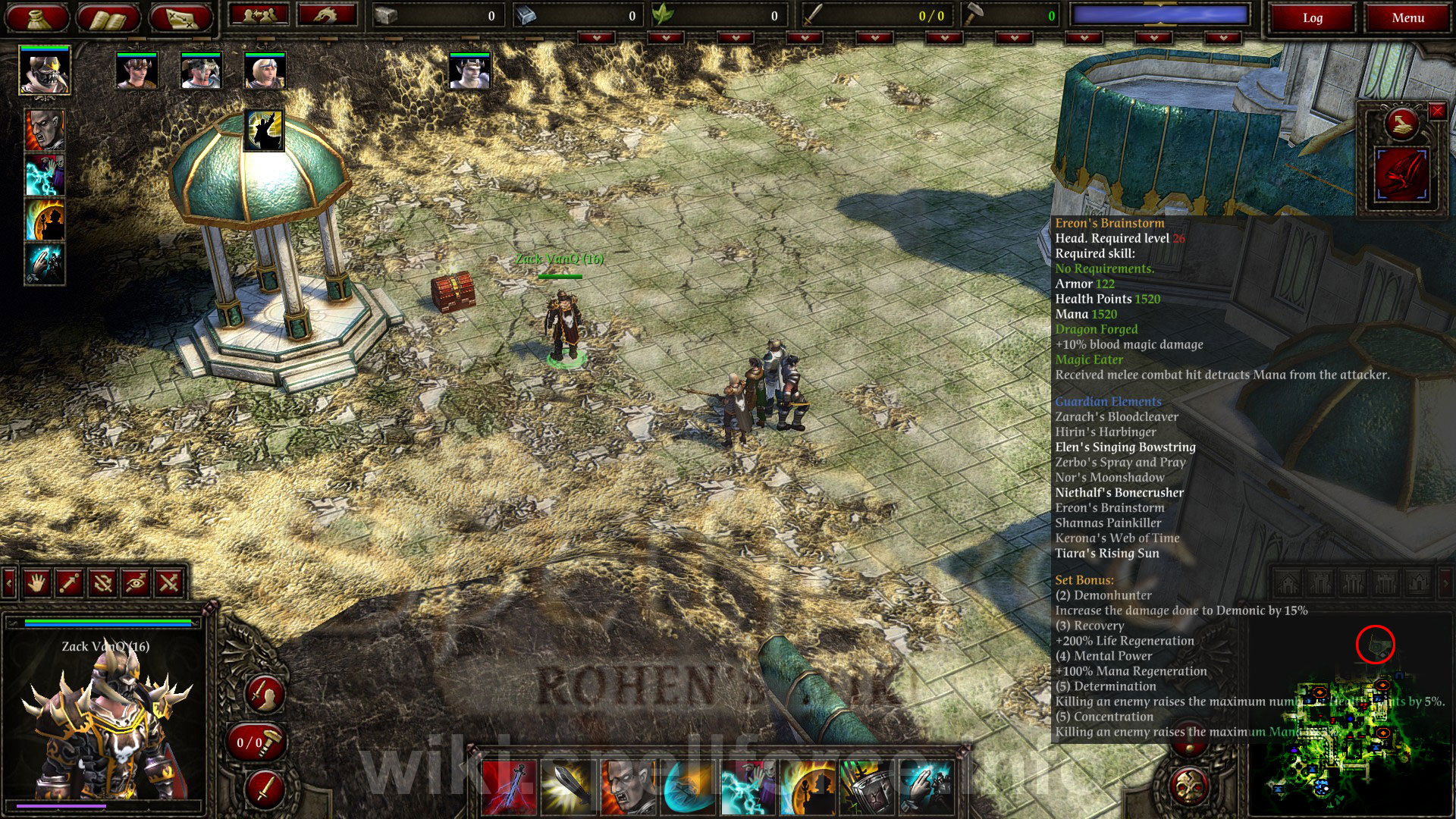Screen dimensions: 1456x819
Task: Open the game Log
Action: [1312, 18]
